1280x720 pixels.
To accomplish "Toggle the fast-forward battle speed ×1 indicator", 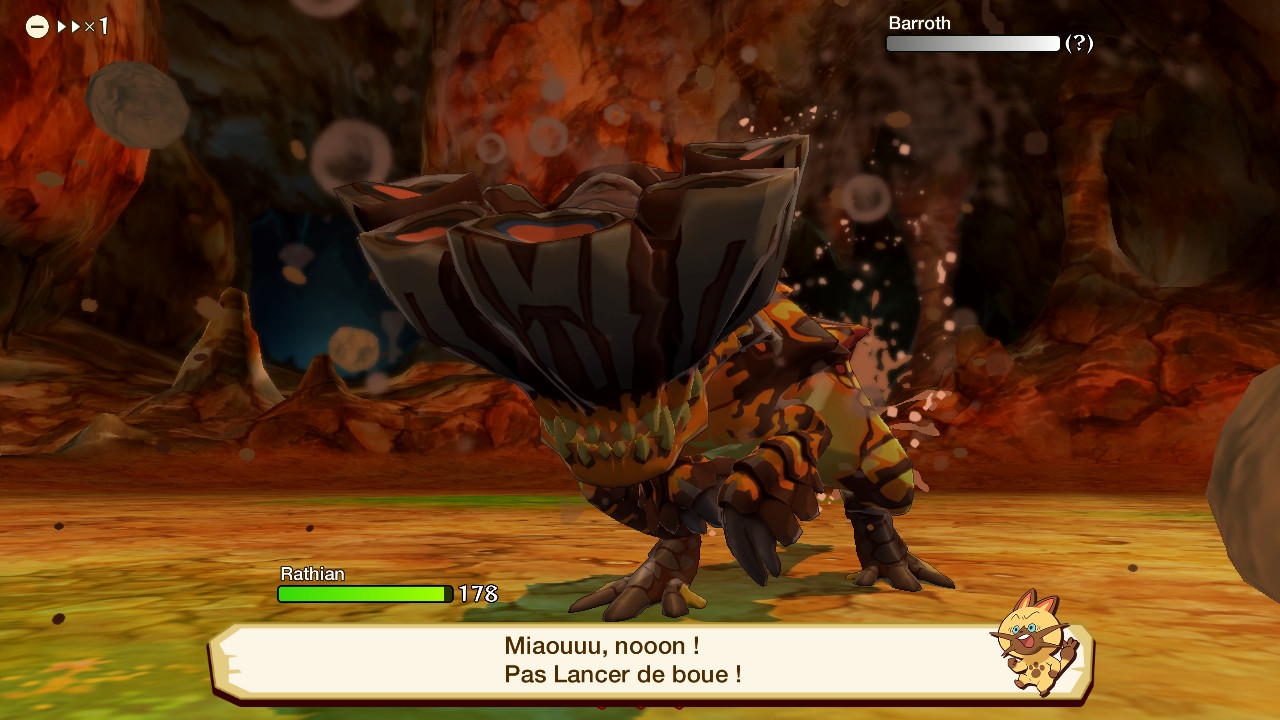I will (67, 27).
